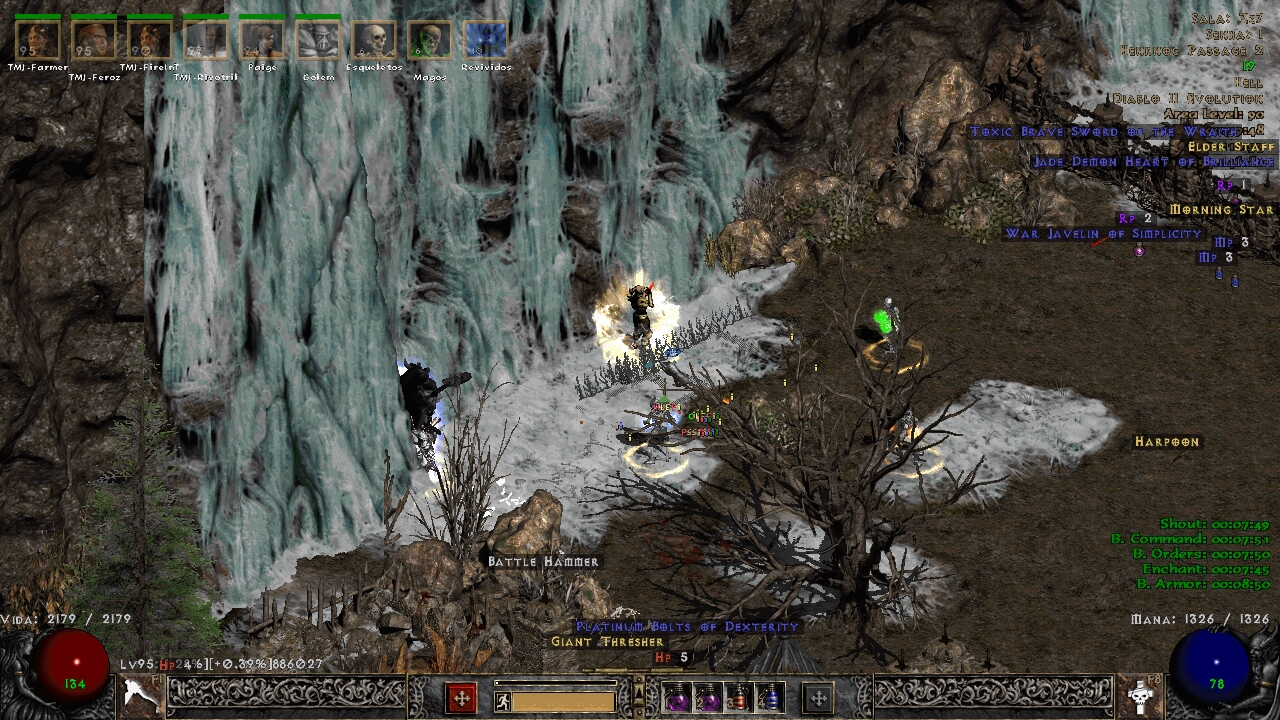The width and height of the screenshot is (1280, 720).
Task: Select the Paige mercenary portrait
Action: click(262, 40)
